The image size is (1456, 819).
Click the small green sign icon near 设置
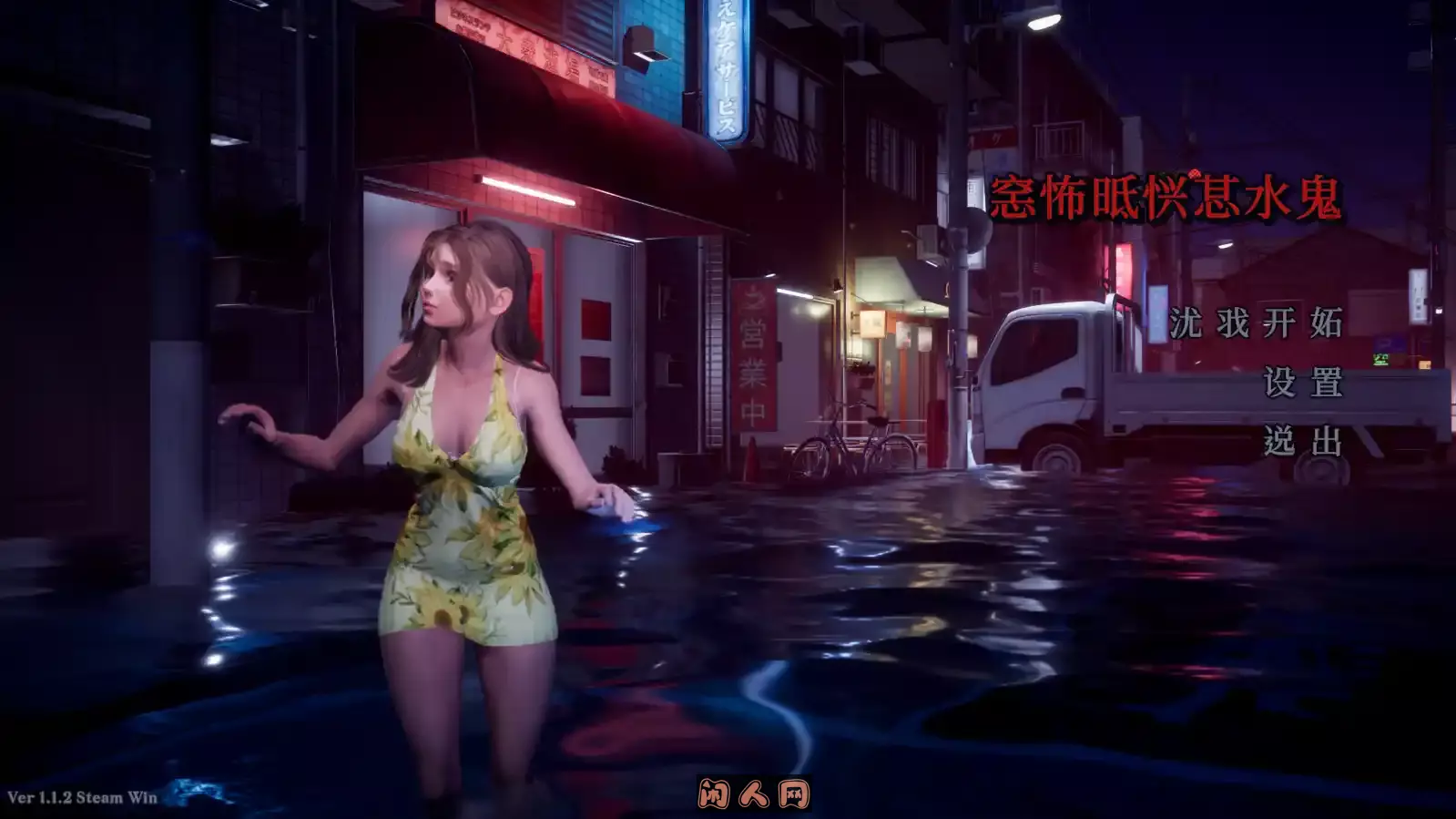coord(1382,360)
